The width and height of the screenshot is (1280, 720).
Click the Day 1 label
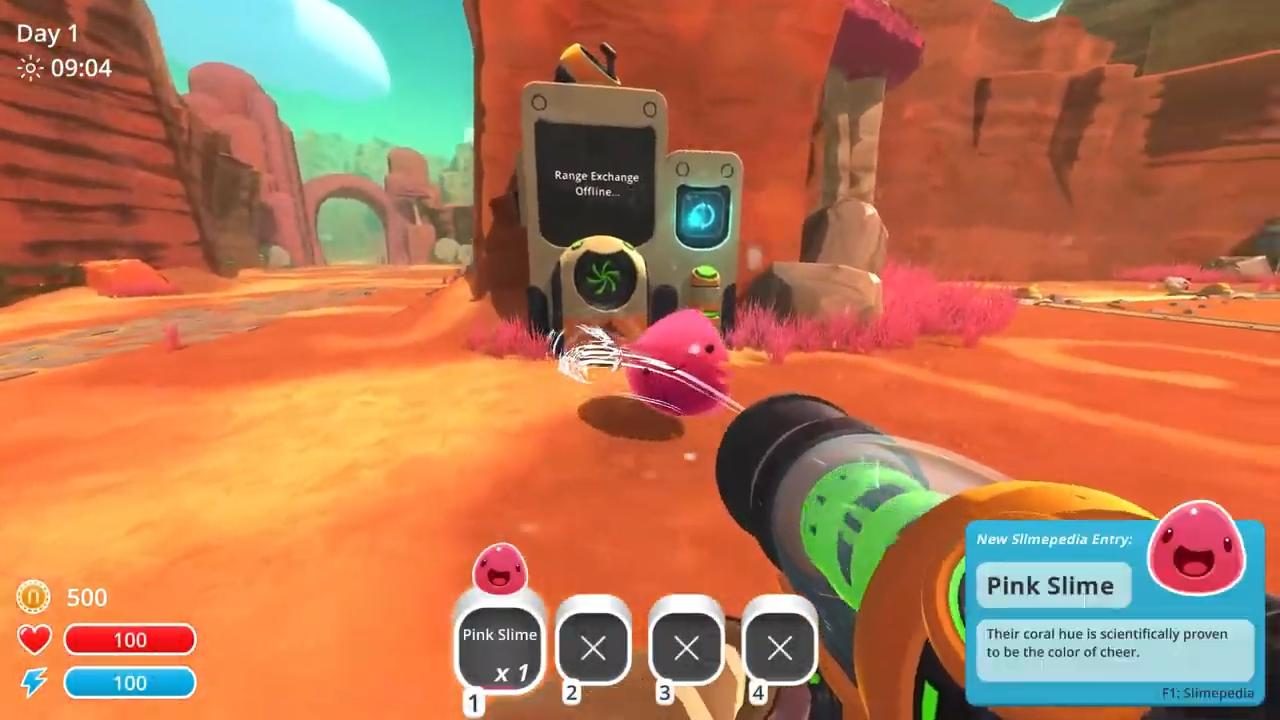tap(47, 33)
